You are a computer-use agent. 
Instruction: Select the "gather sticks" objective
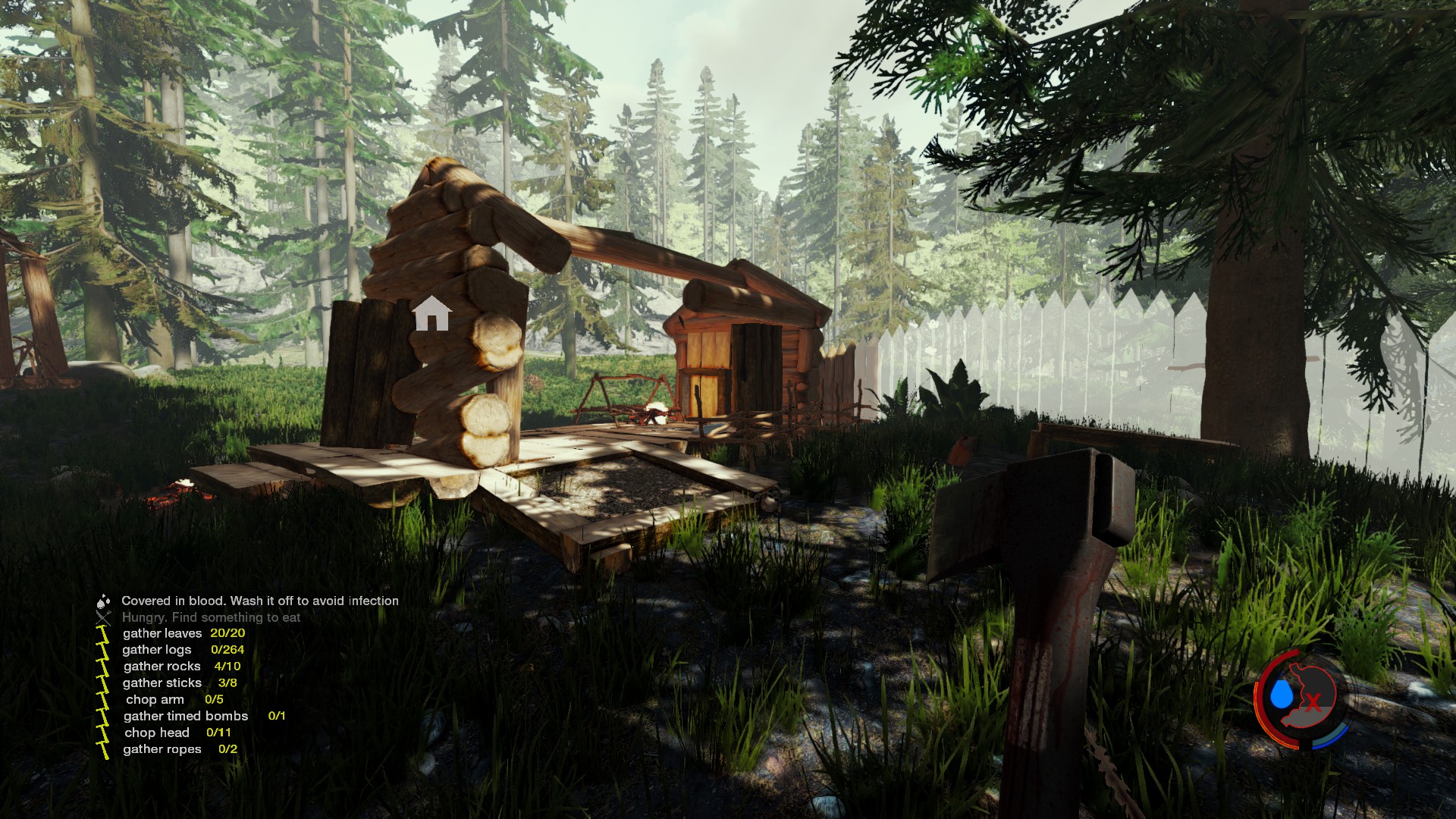click(162, 683)
